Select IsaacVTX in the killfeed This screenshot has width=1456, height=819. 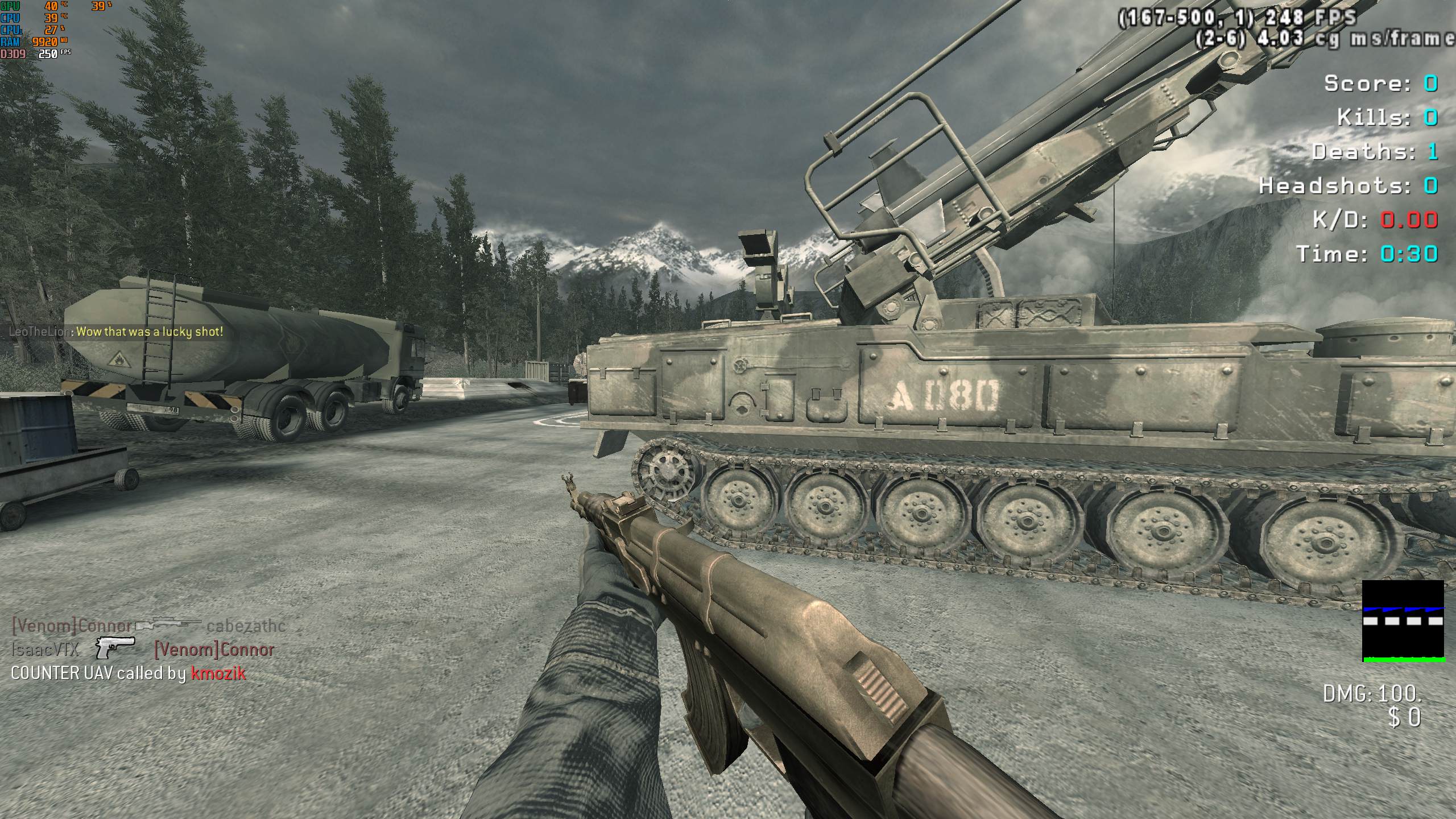pos(45,649)
